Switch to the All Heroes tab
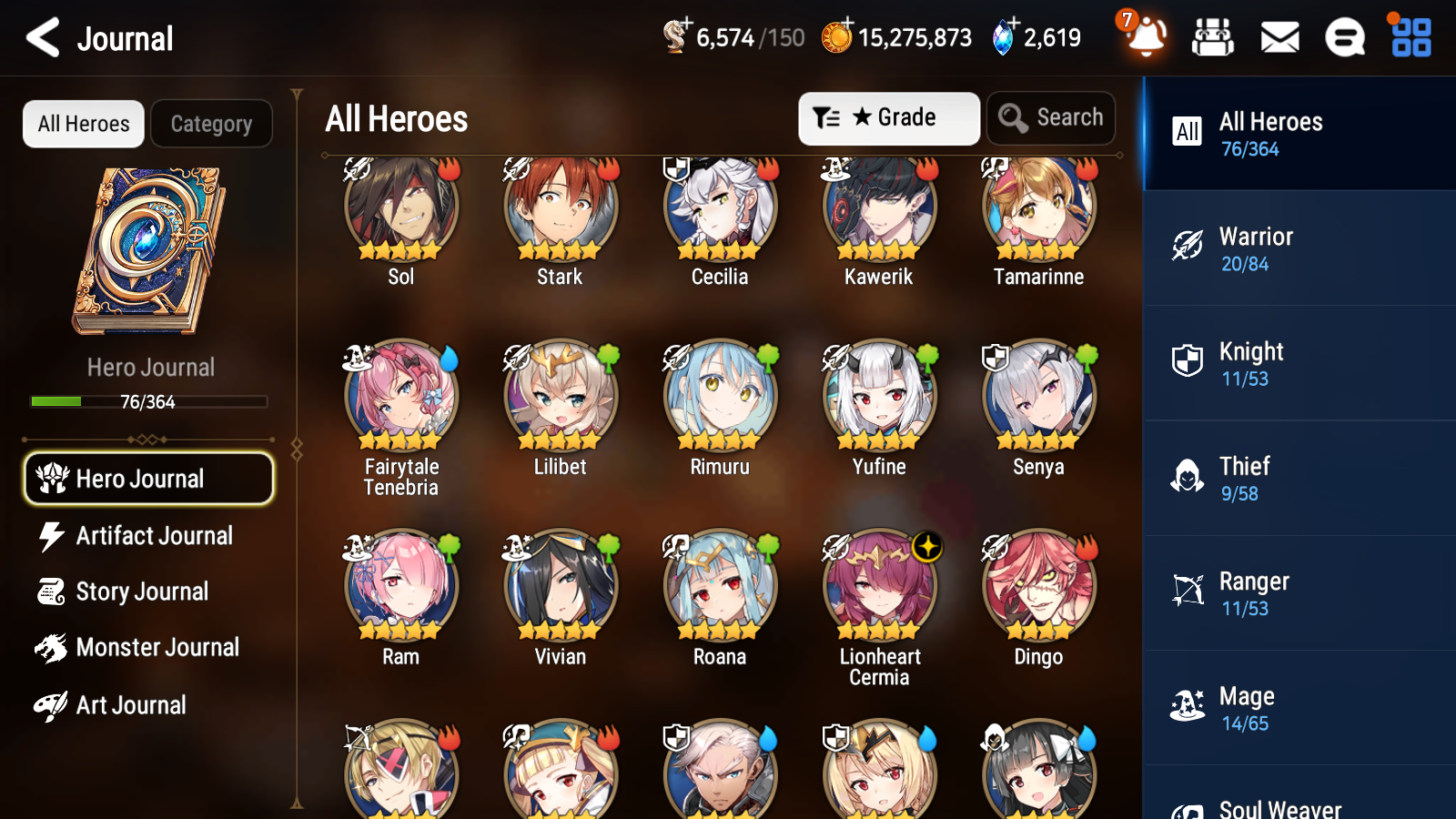Viewport: 1456px width, 819px height. [83, 124]
